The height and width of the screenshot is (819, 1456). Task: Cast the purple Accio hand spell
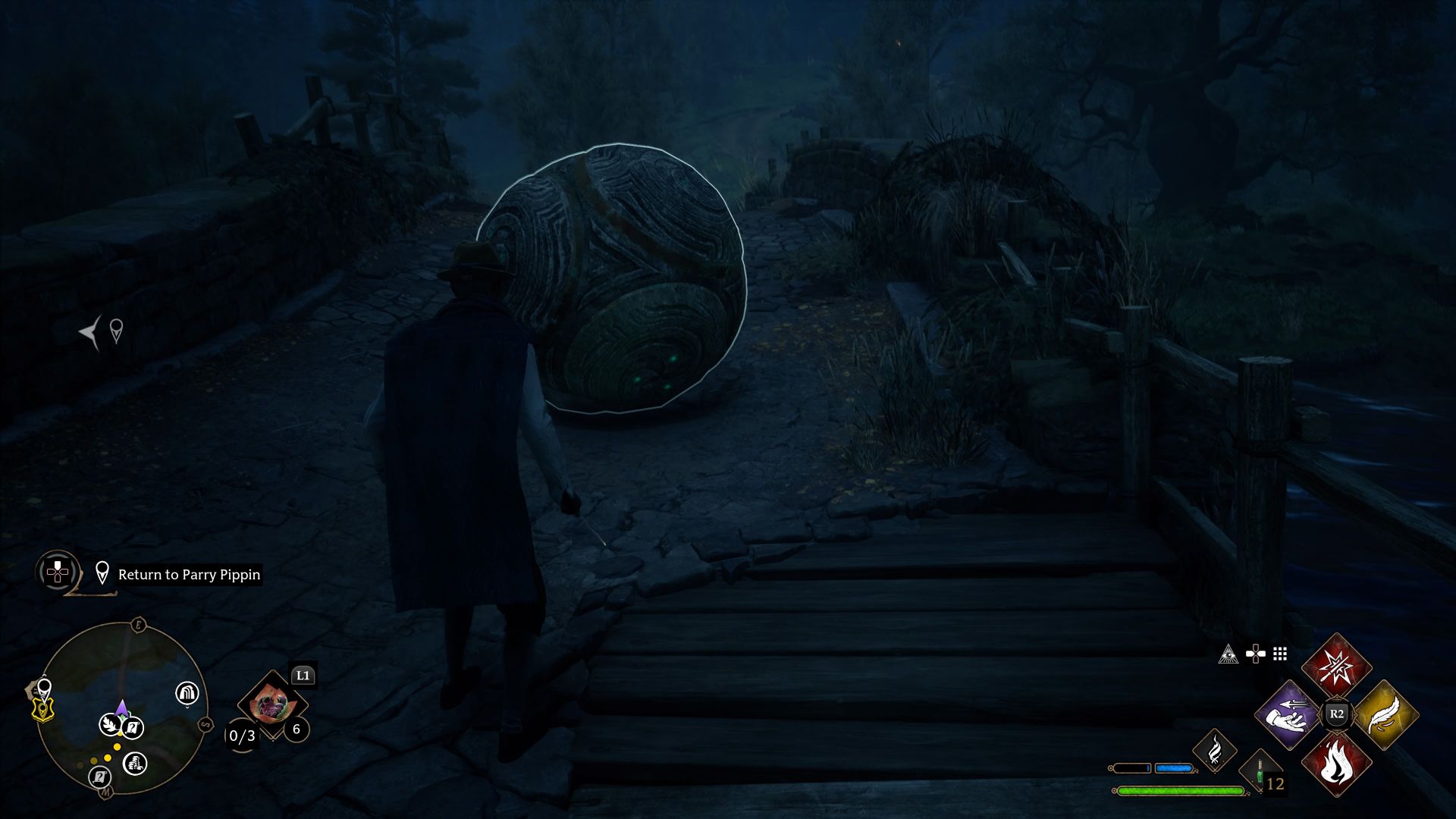coord(1288,715)
